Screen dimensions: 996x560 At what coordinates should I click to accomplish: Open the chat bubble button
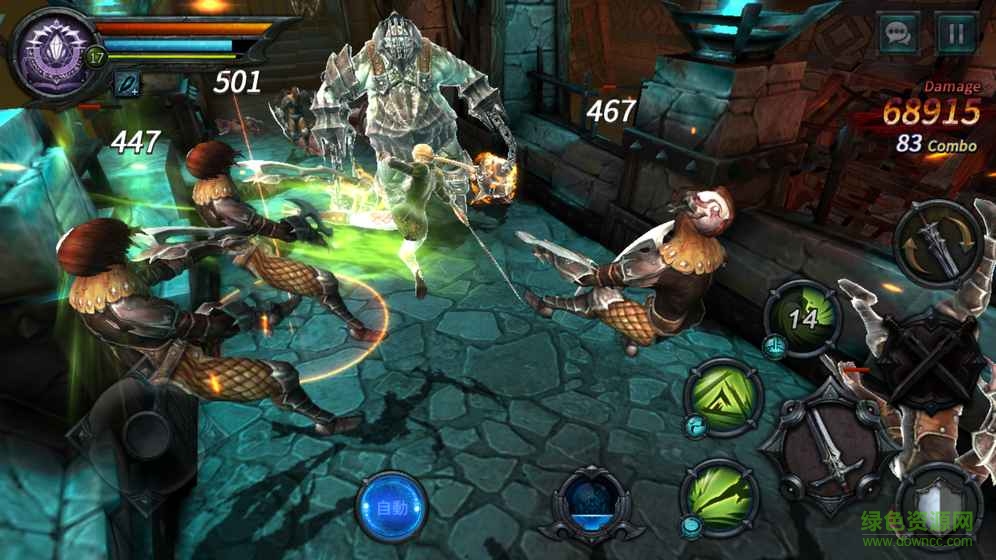tap(899, 34)
